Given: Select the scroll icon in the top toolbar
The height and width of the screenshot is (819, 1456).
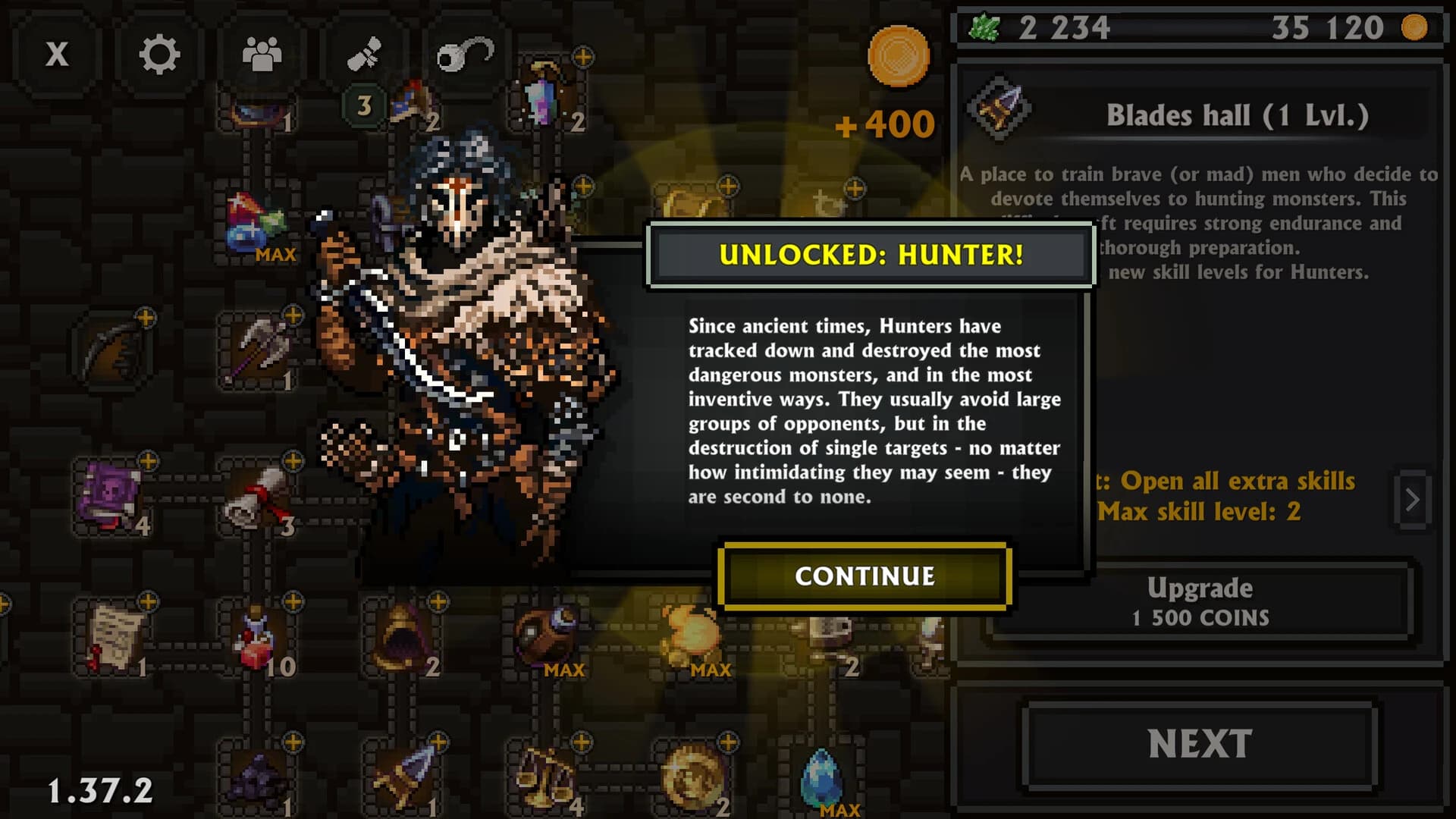Looking at the screenshot, I should tap(364, 53).
